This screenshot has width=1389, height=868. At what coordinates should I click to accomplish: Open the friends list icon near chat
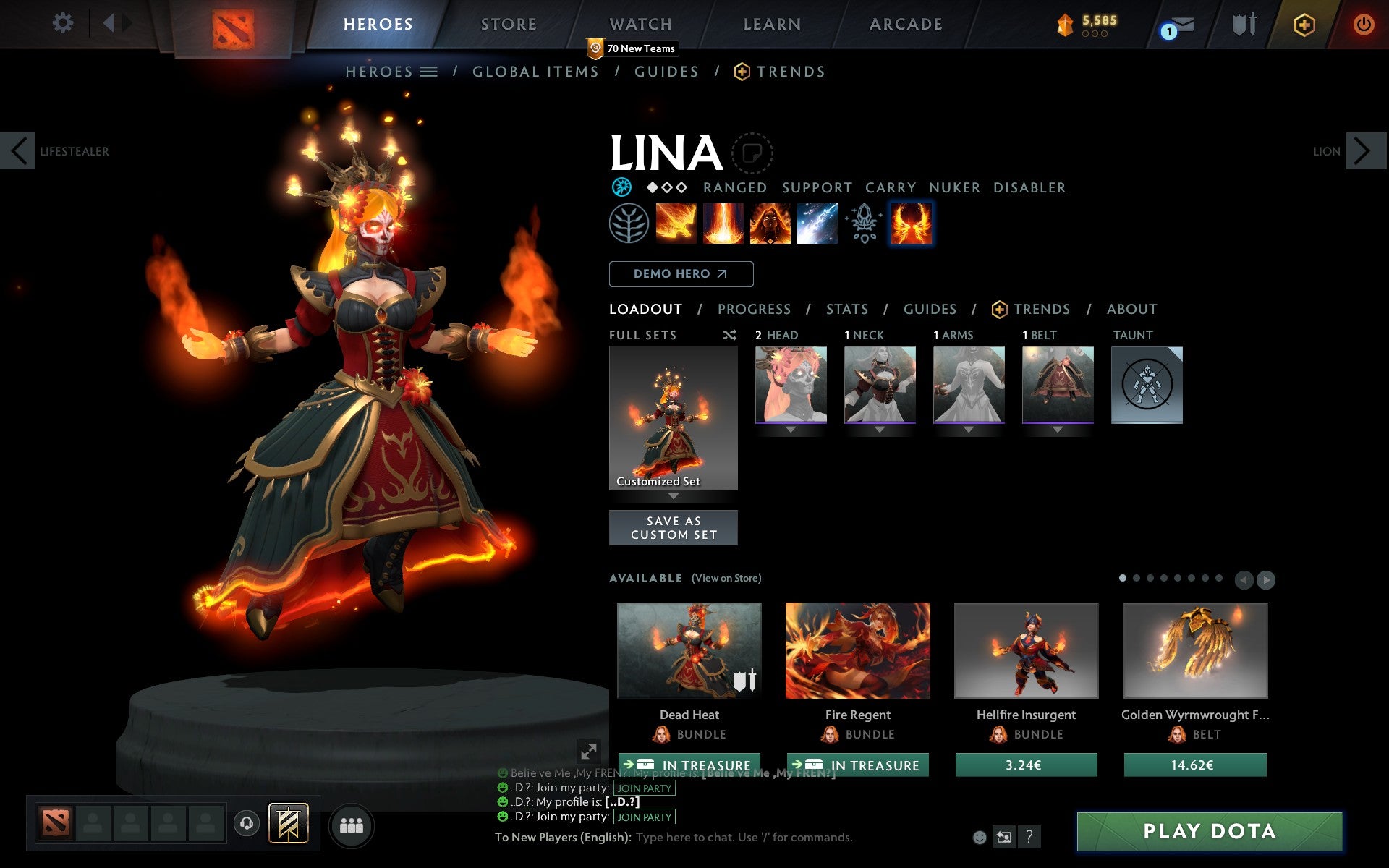pos(351,825)
